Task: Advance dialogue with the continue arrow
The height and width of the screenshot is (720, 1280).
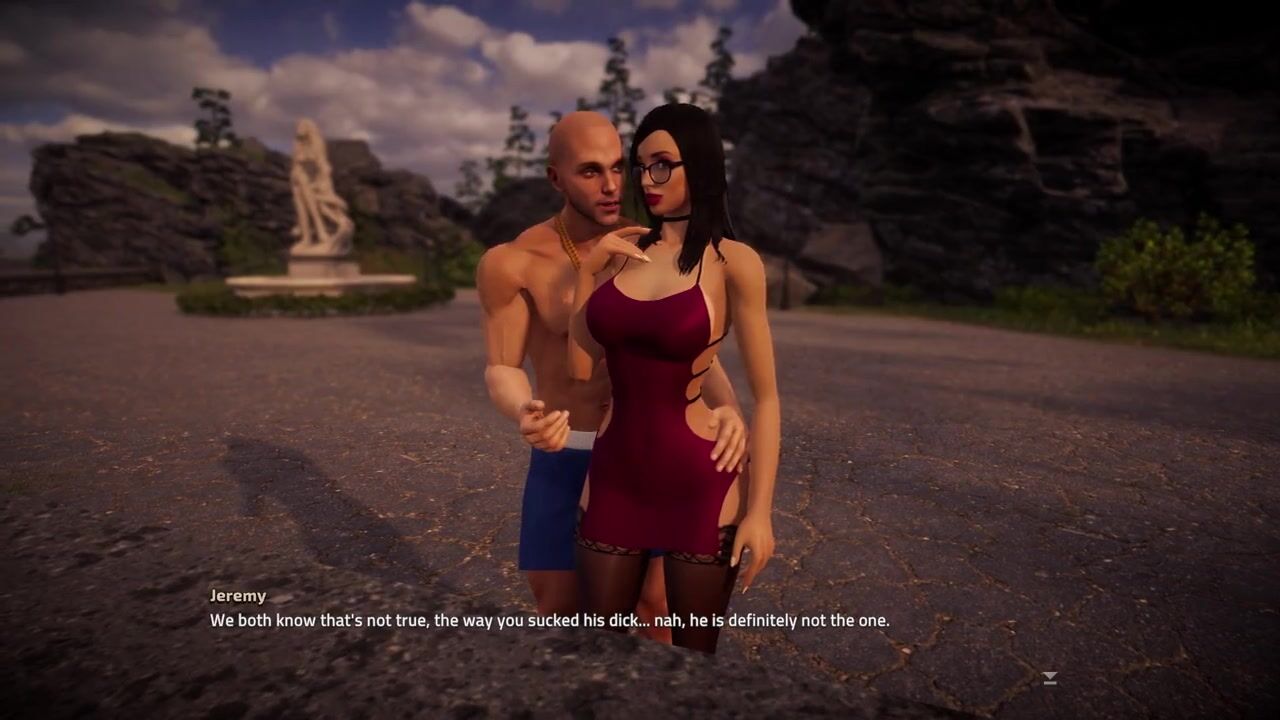Action: (1049, 678)
